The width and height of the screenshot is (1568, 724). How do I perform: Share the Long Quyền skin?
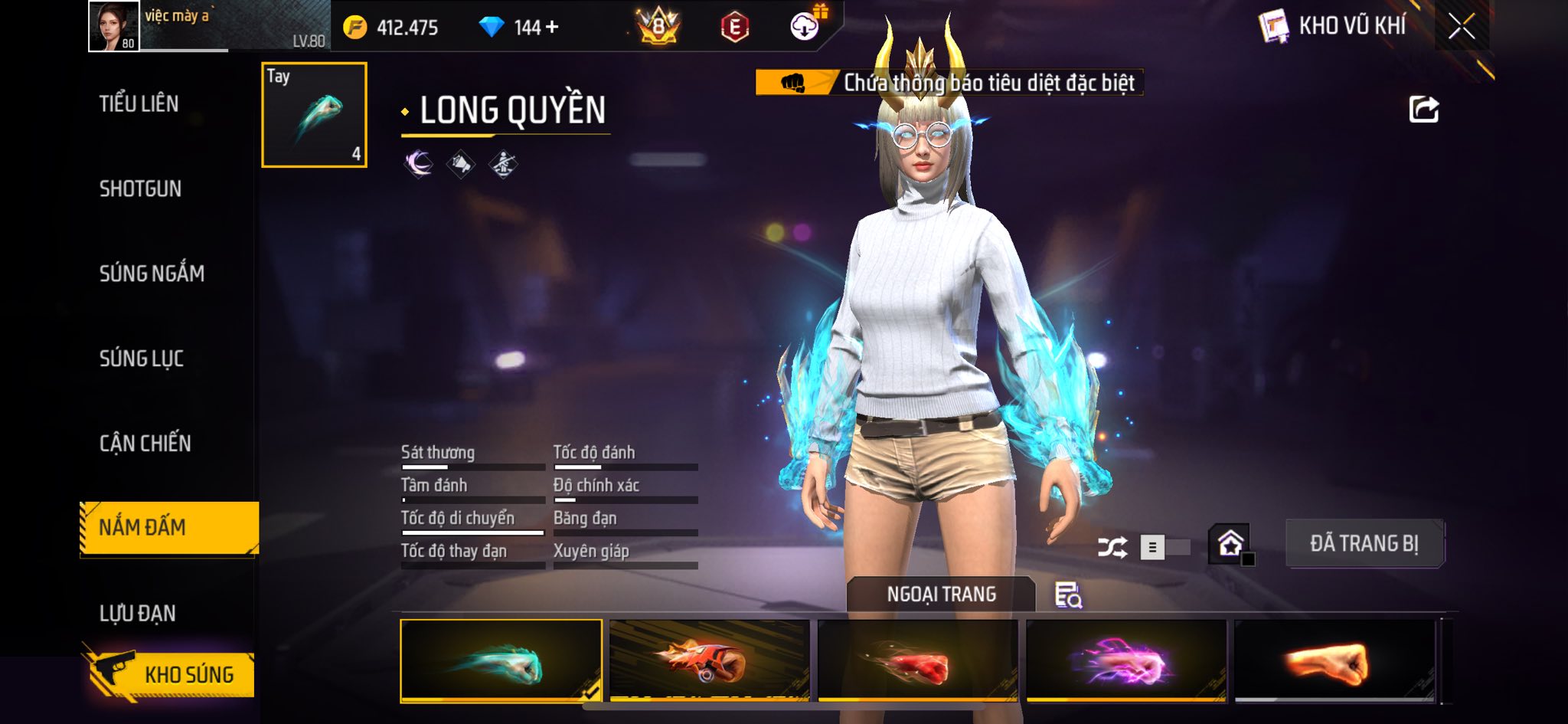click(1423, 110)
